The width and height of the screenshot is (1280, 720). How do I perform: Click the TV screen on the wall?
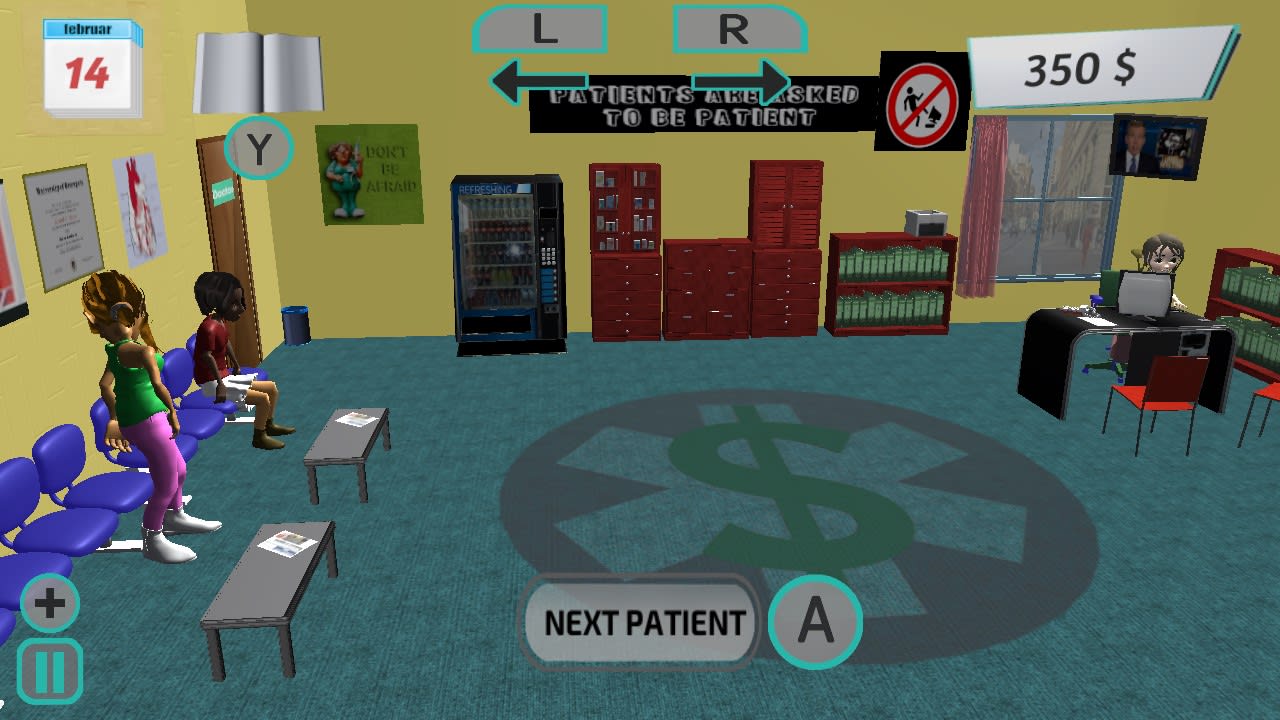1160,148
